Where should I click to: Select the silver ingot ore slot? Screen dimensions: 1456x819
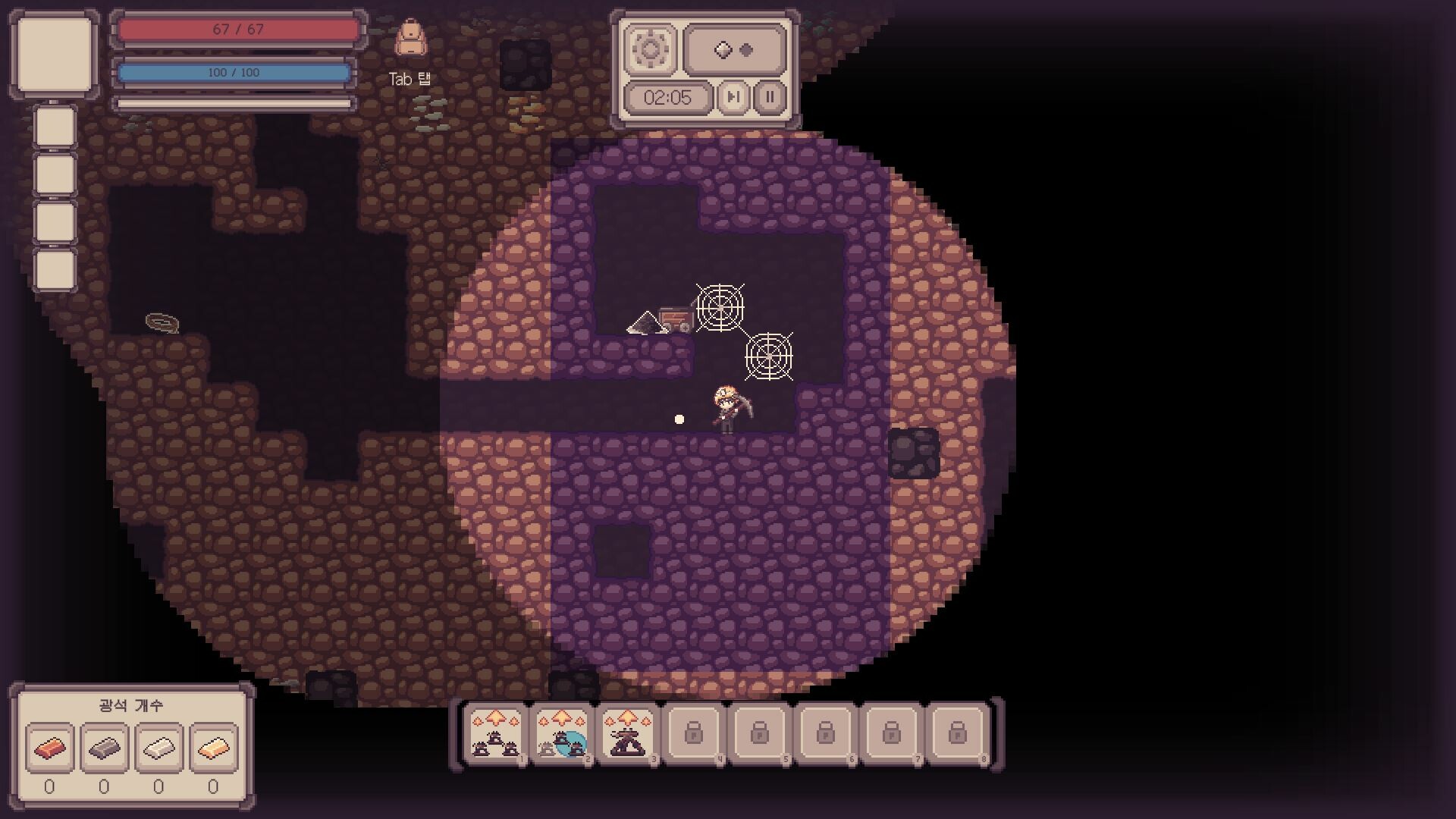[158, 748]
